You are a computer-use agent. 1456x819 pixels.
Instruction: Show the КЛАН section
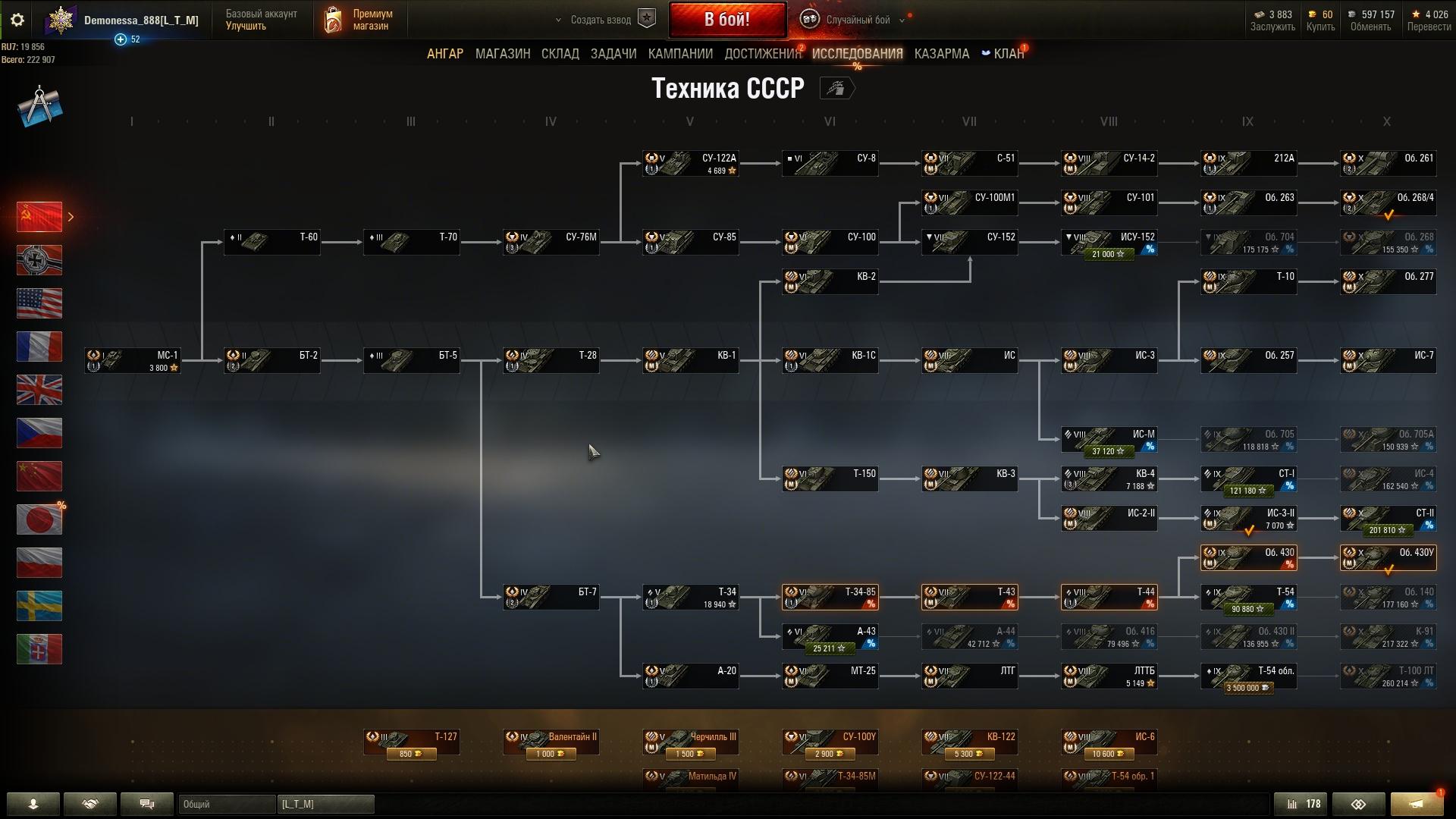coord(1008,54)
